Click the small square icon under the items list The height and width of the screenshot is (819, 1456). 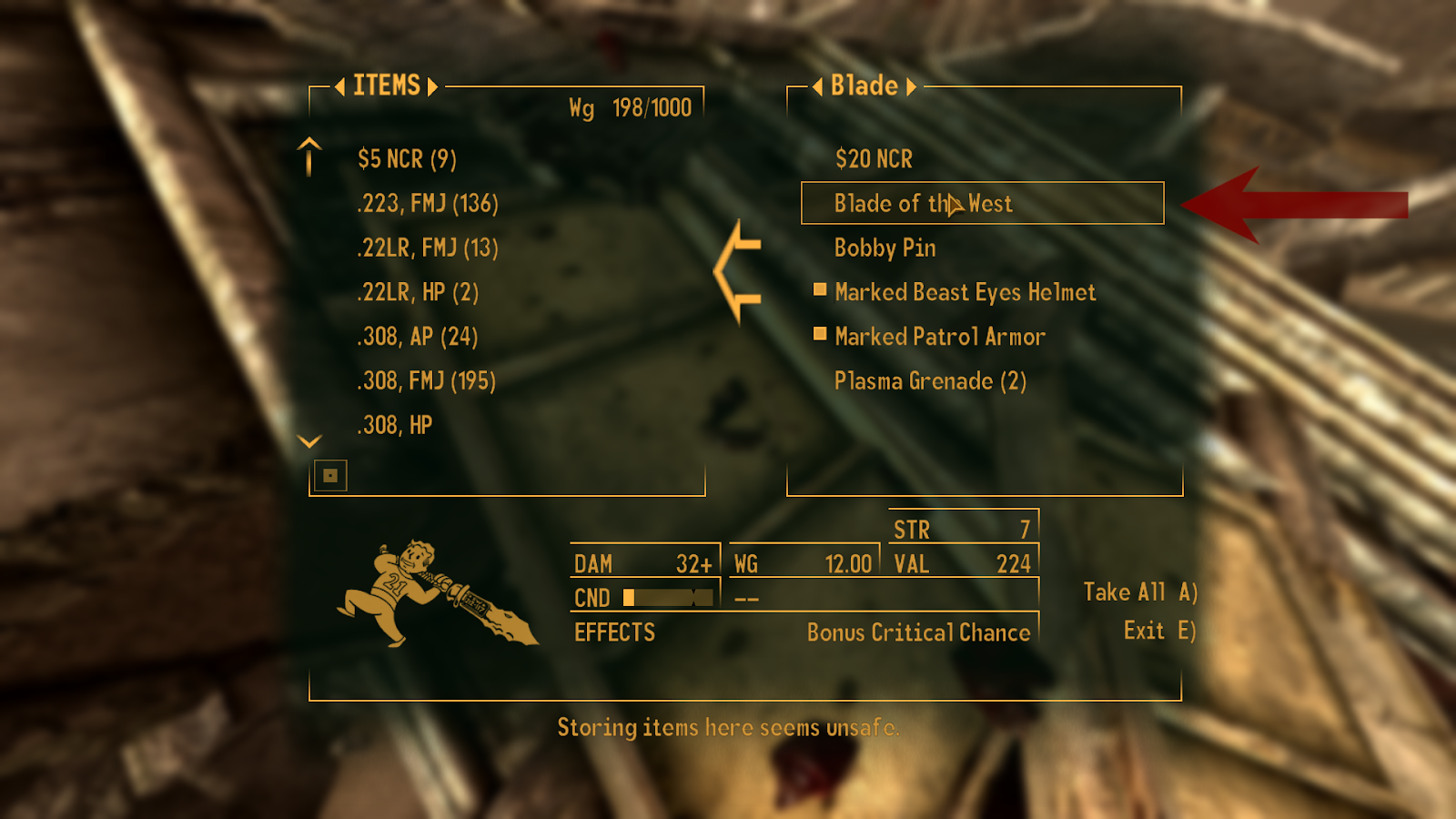329,474
